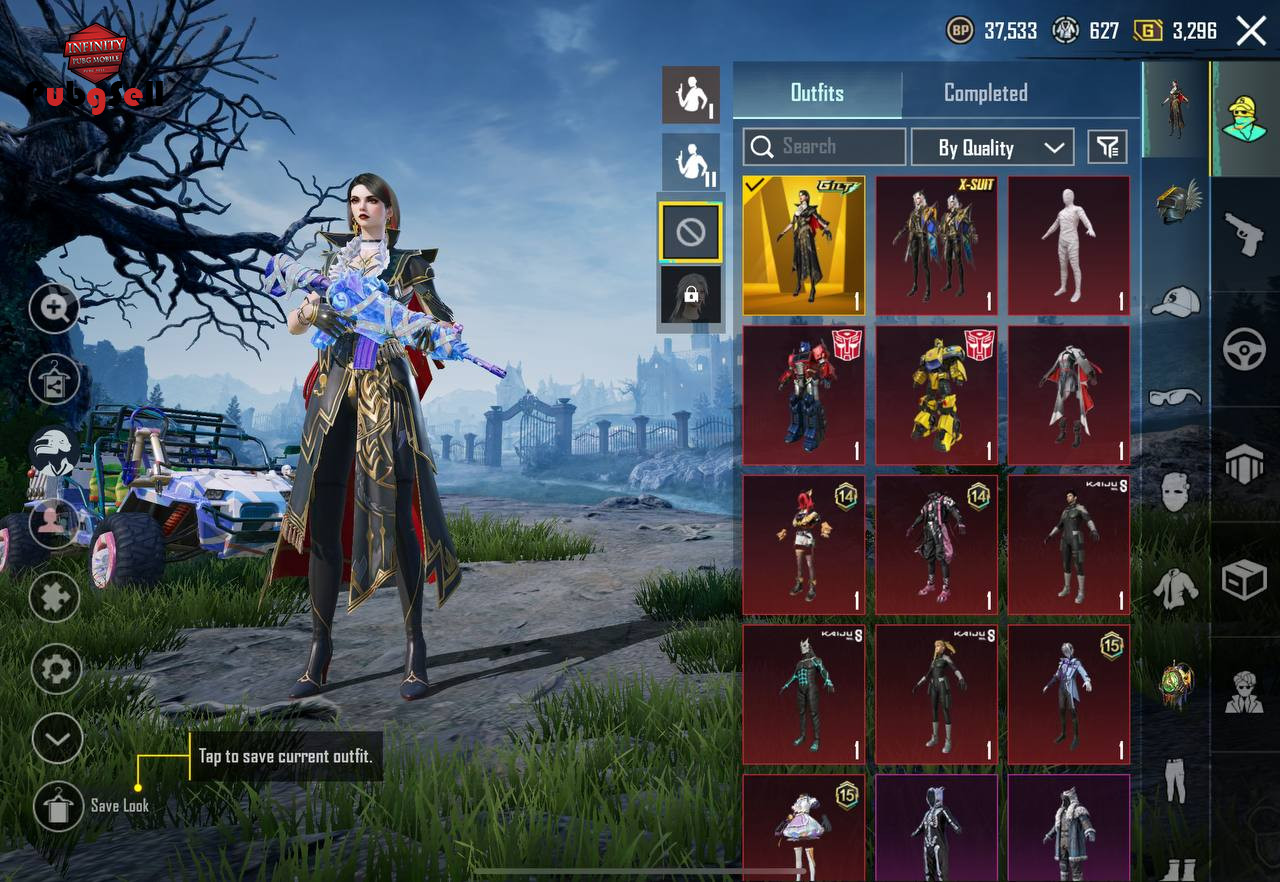Image resolution: width=1280 pixels, height=882 pixels.
Task: Select the gold GIFT outfit tile
Action: click(x=804, y=245)
